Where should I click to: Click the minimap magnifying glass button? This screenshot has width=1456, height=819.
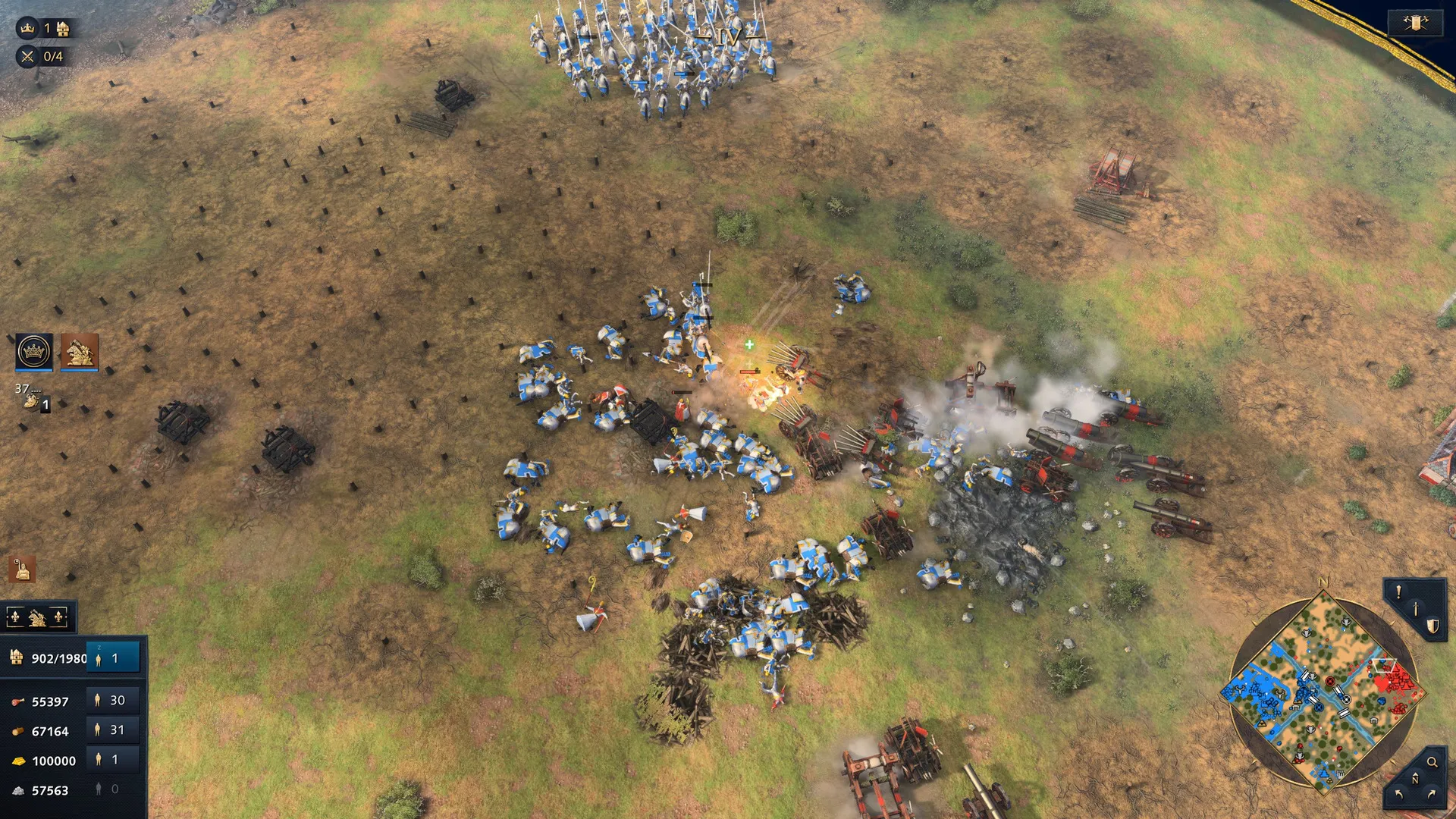[x=1432, y=762]
